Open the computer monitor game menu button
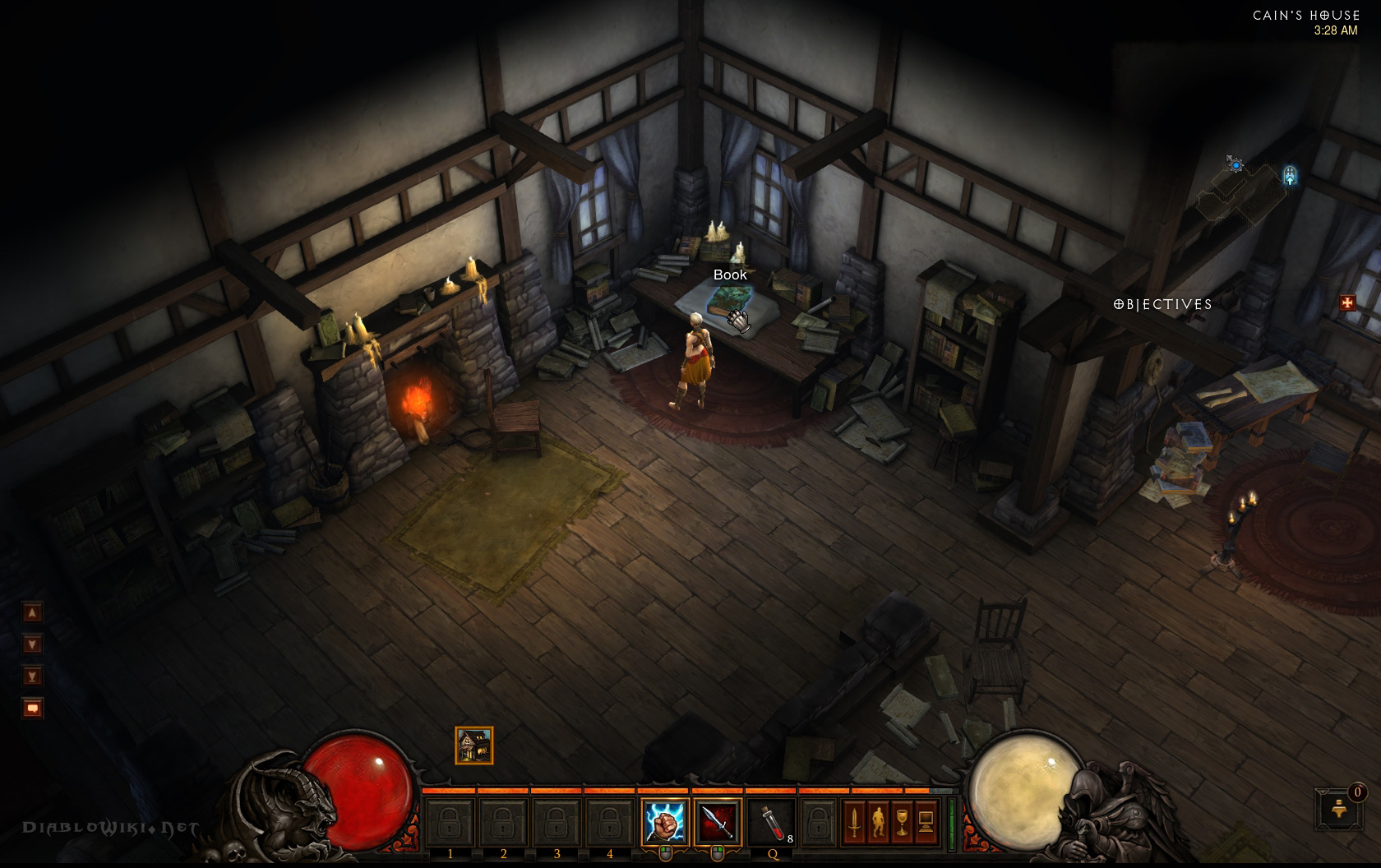The height and width of the screenshot is (868, 1381). click(x=926, y=820)
